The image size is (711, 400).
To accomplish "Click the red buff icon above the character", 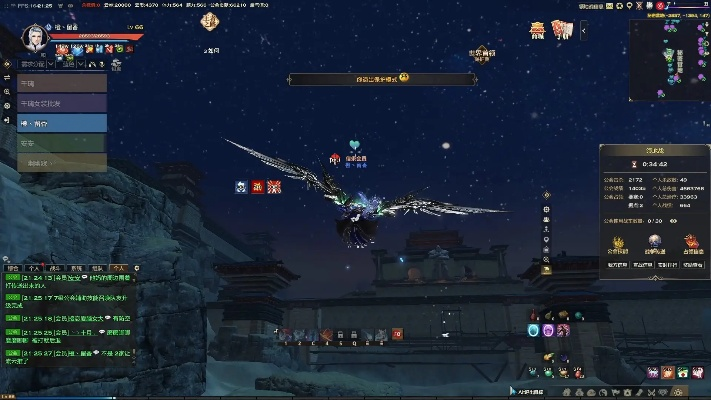I will (257, 186).
